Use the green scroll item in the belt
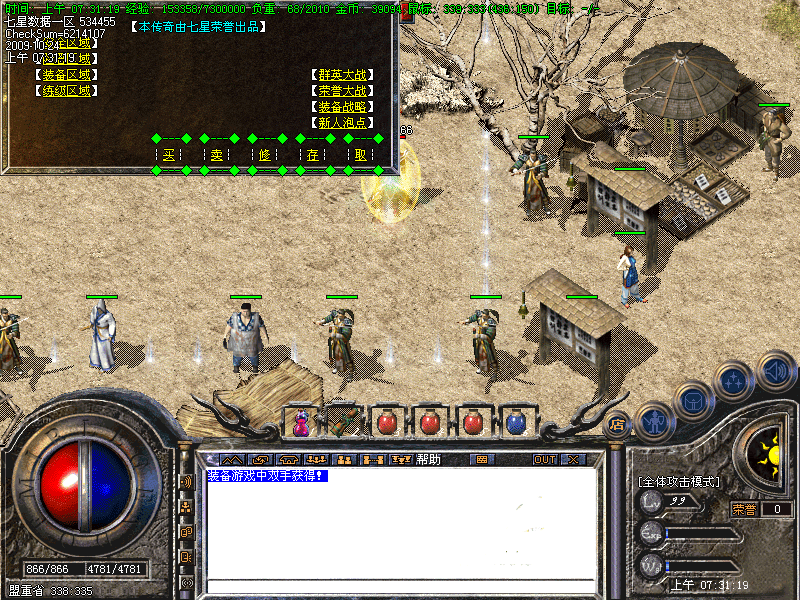 click(x=343, y=422)
